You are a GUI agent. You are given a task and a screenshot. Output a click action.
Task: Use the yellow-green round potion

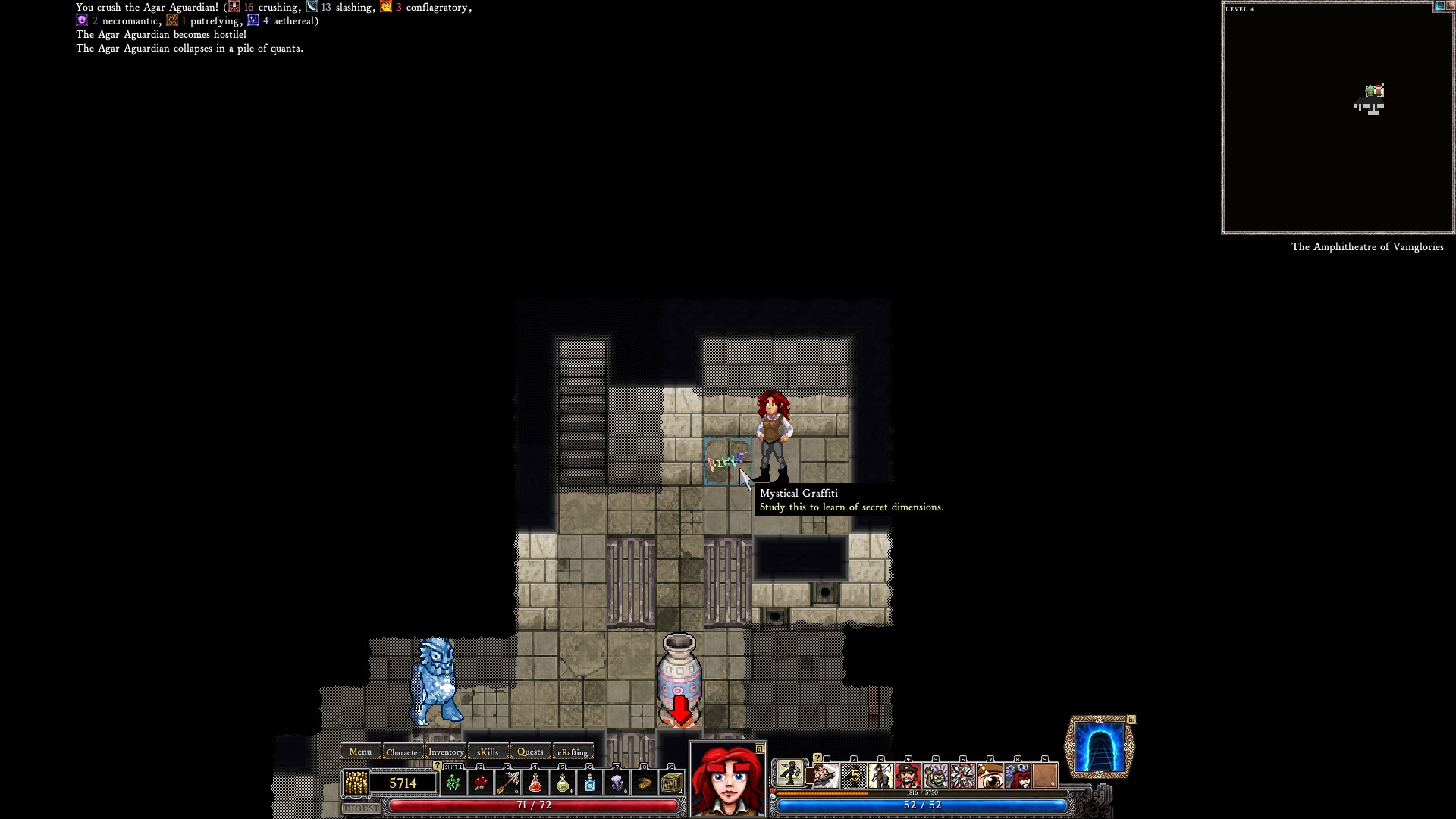563,783
